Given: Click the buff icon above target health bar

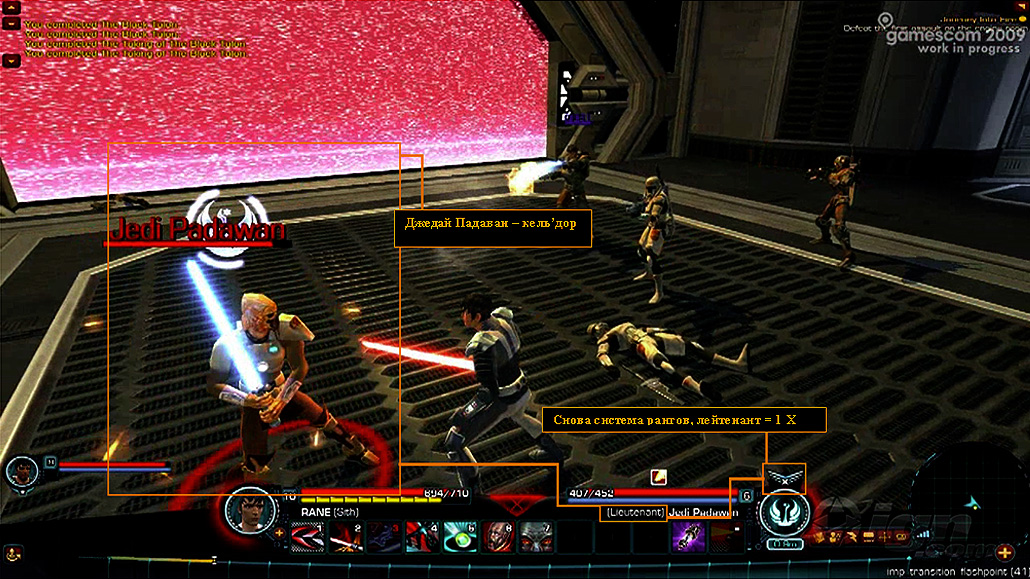Looking at the screenshot, I should [x=659, y=476].
